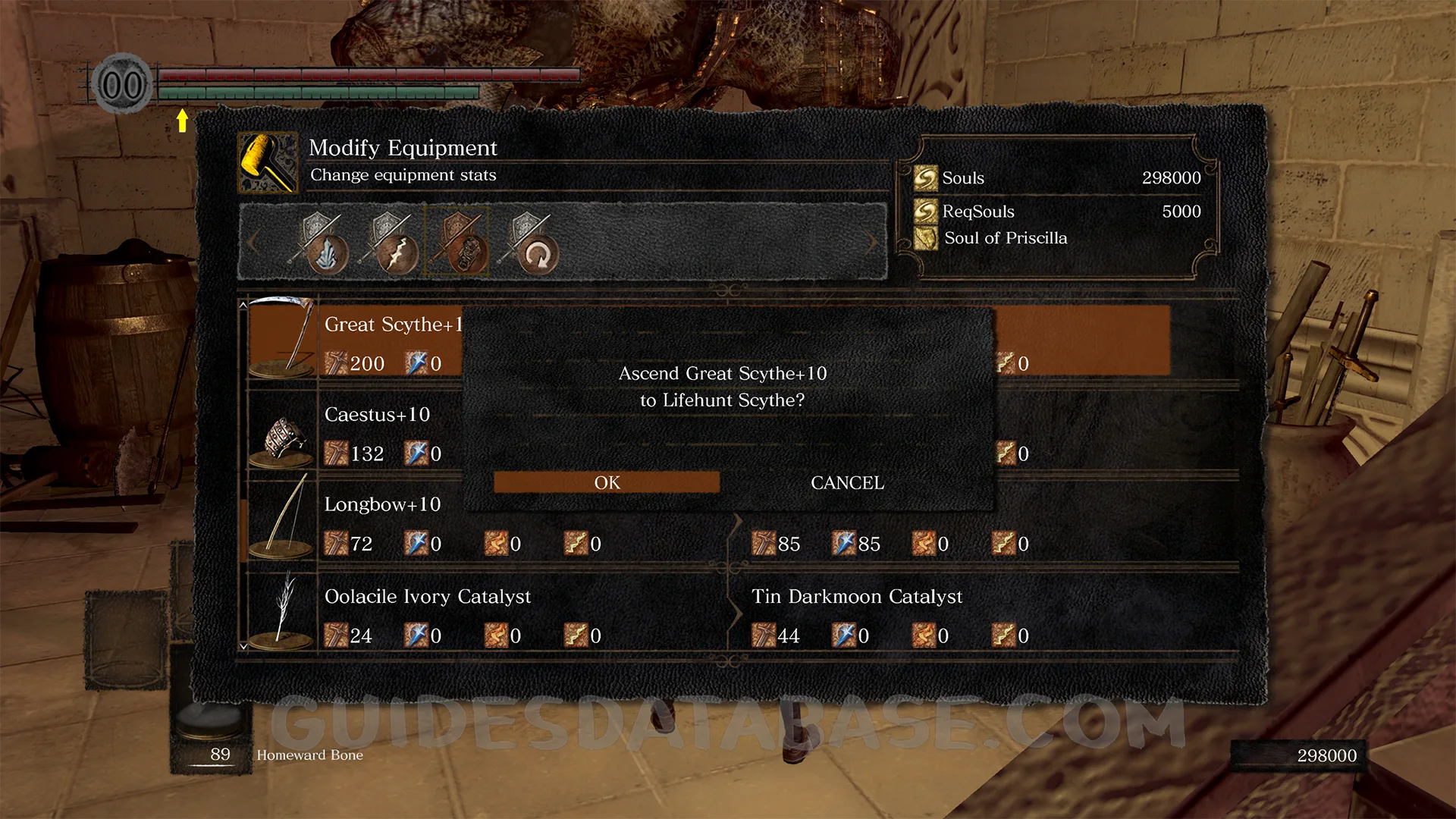The height and width of the screenshot is (819, 1456).
Task: Click the left arrow of the category bar
Action: click(x=253, y=243)
